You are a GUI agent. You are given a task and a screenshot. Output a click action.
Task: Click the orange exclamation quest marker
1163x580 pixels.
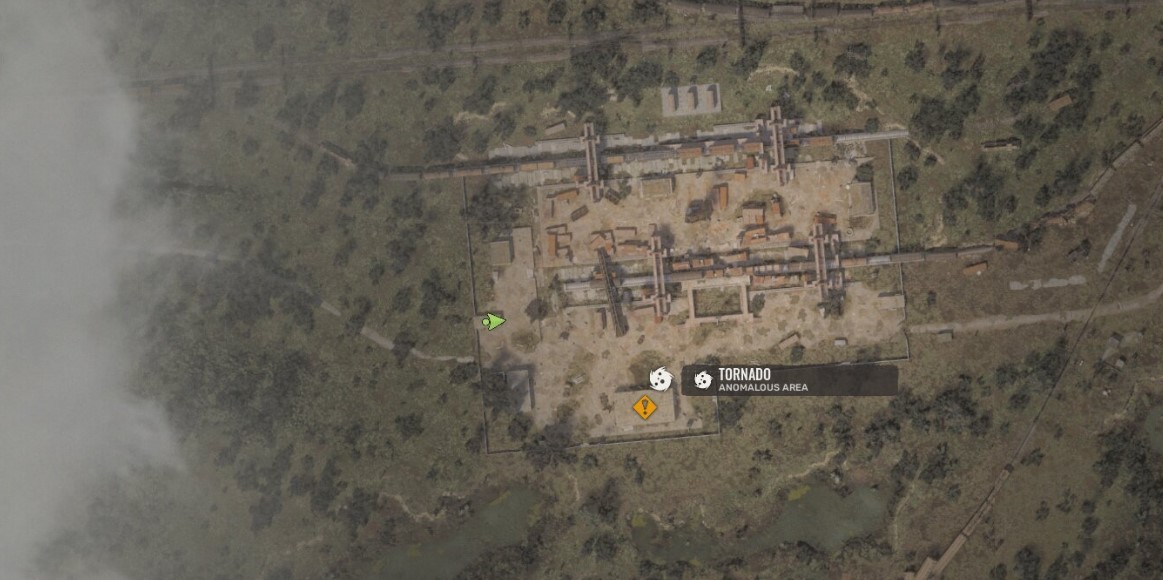(x=645, y=407)
